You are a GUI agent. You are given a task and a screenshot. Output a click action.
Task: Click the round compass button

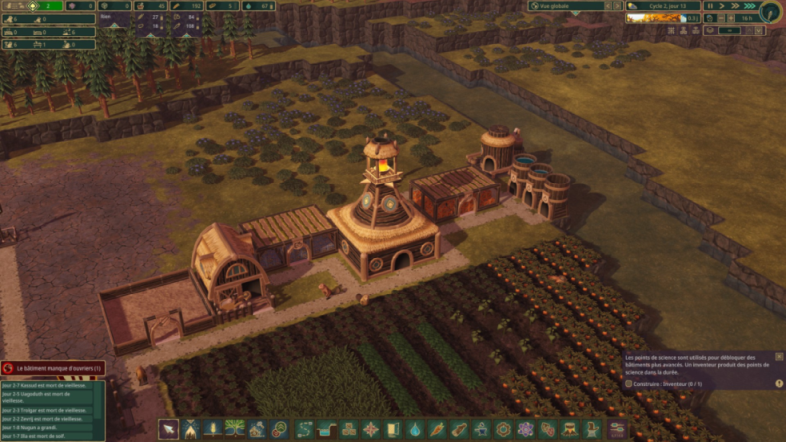(768, 12)
